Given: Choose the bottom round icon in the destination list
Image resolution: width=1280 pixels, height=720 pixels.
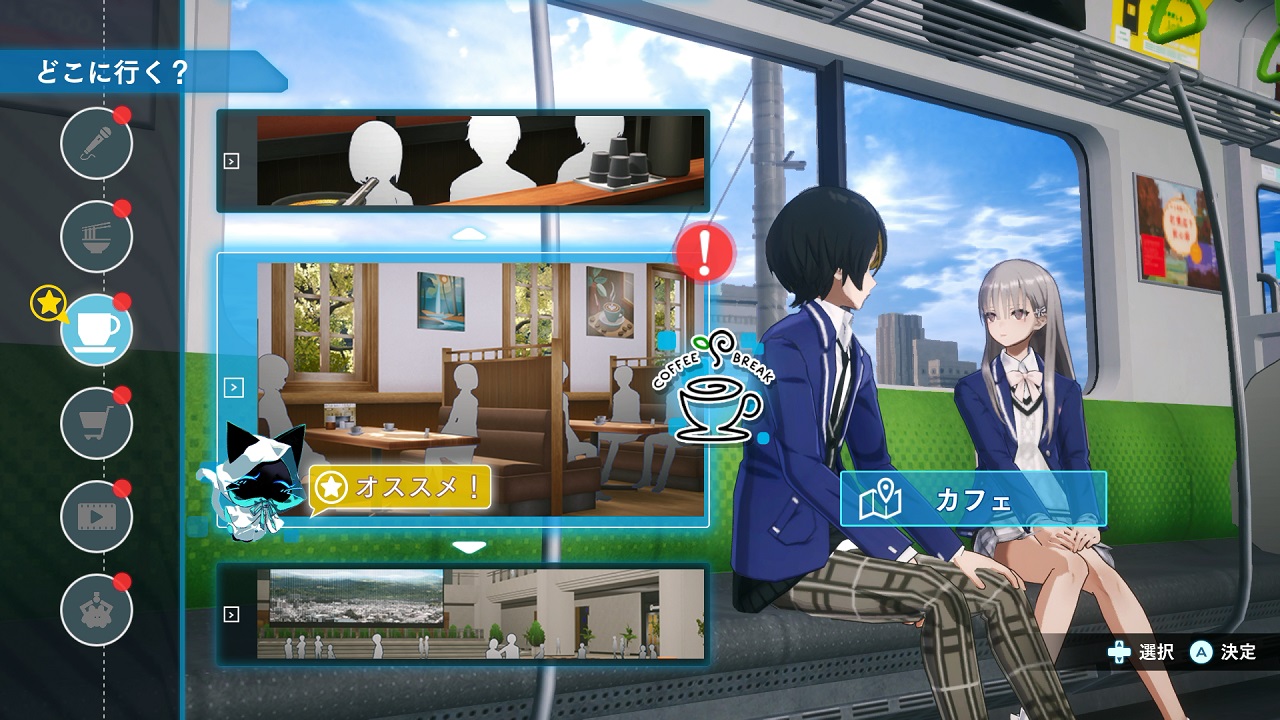Looking at the screenshot, I should coord(96,609).
